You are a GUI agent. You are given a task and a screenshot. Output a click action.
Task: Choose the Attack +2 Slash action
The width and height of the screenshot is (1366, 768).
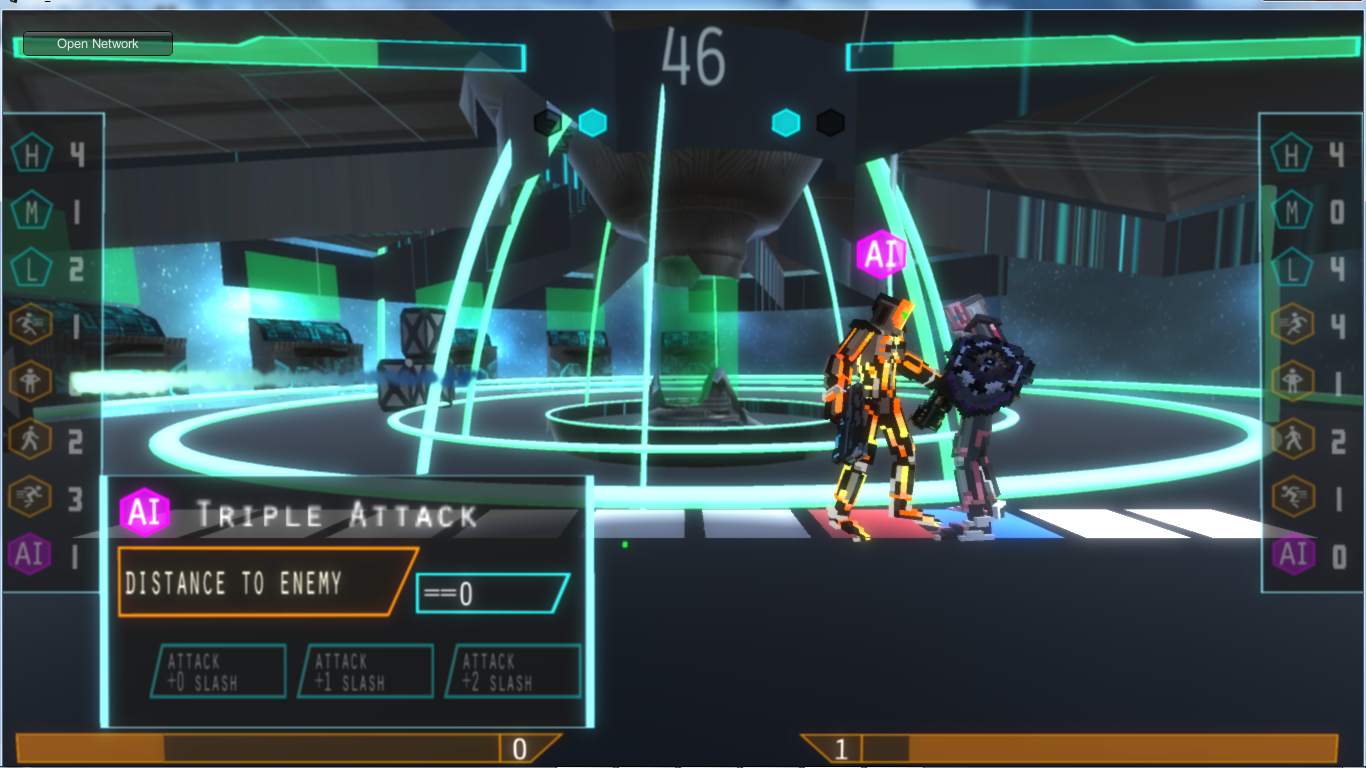(x=514, y=671)
